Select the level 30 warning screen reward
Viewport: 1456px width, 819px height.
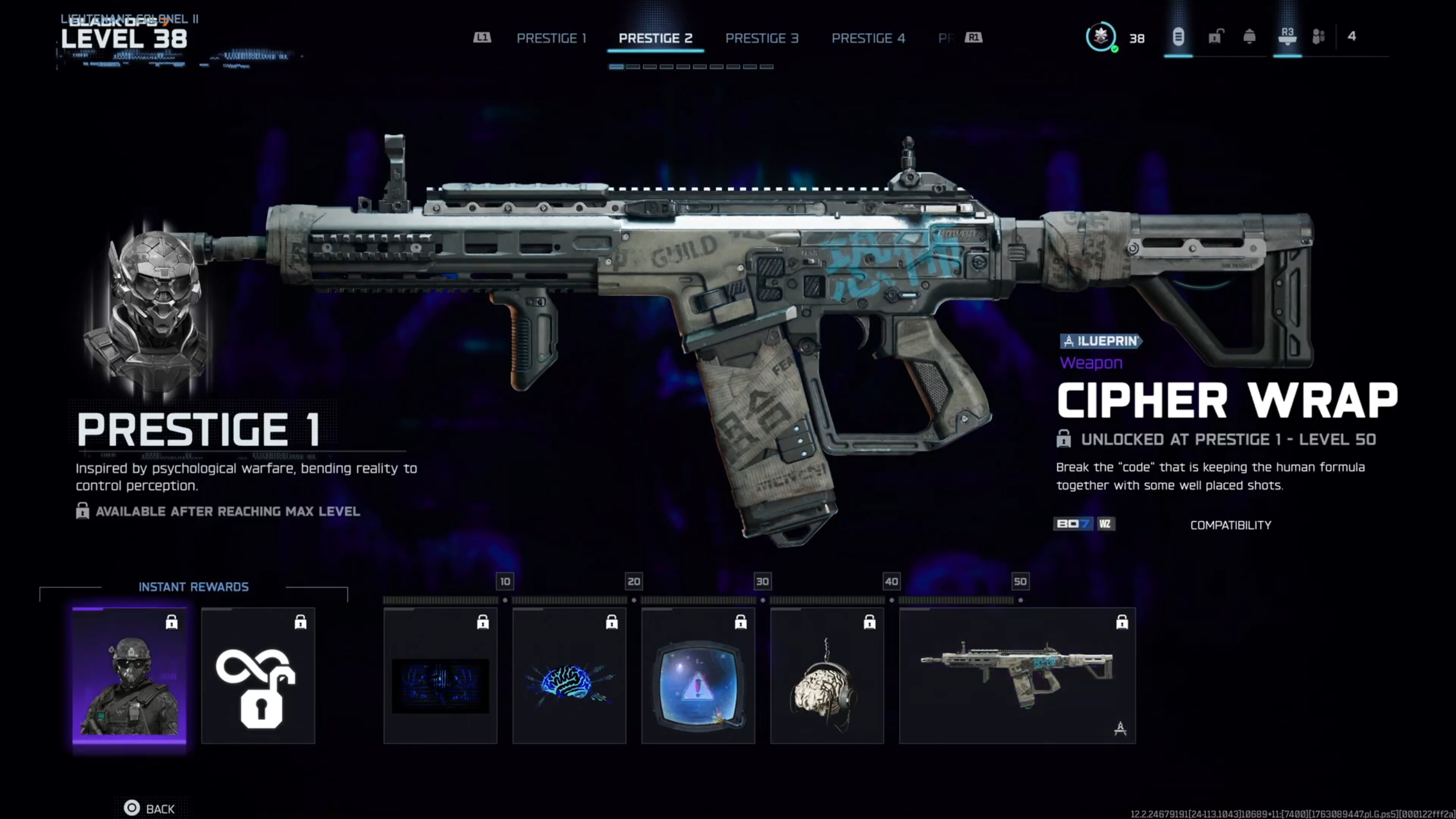point(698,676)
